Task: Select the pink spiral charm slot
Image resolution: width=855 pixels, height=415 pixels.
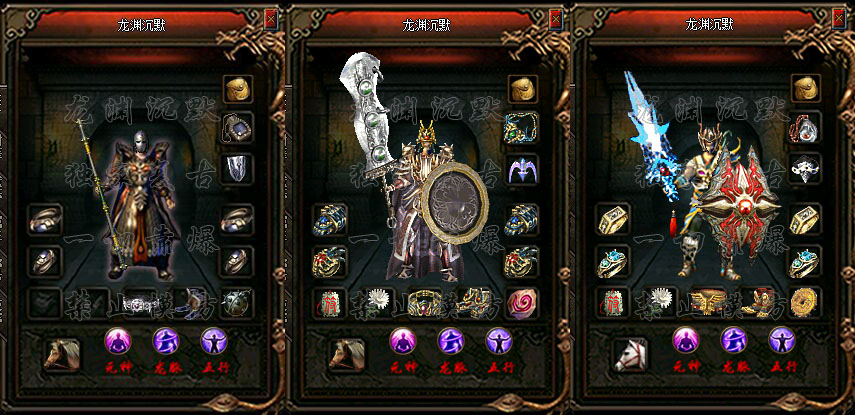Action: pos(522,301)
